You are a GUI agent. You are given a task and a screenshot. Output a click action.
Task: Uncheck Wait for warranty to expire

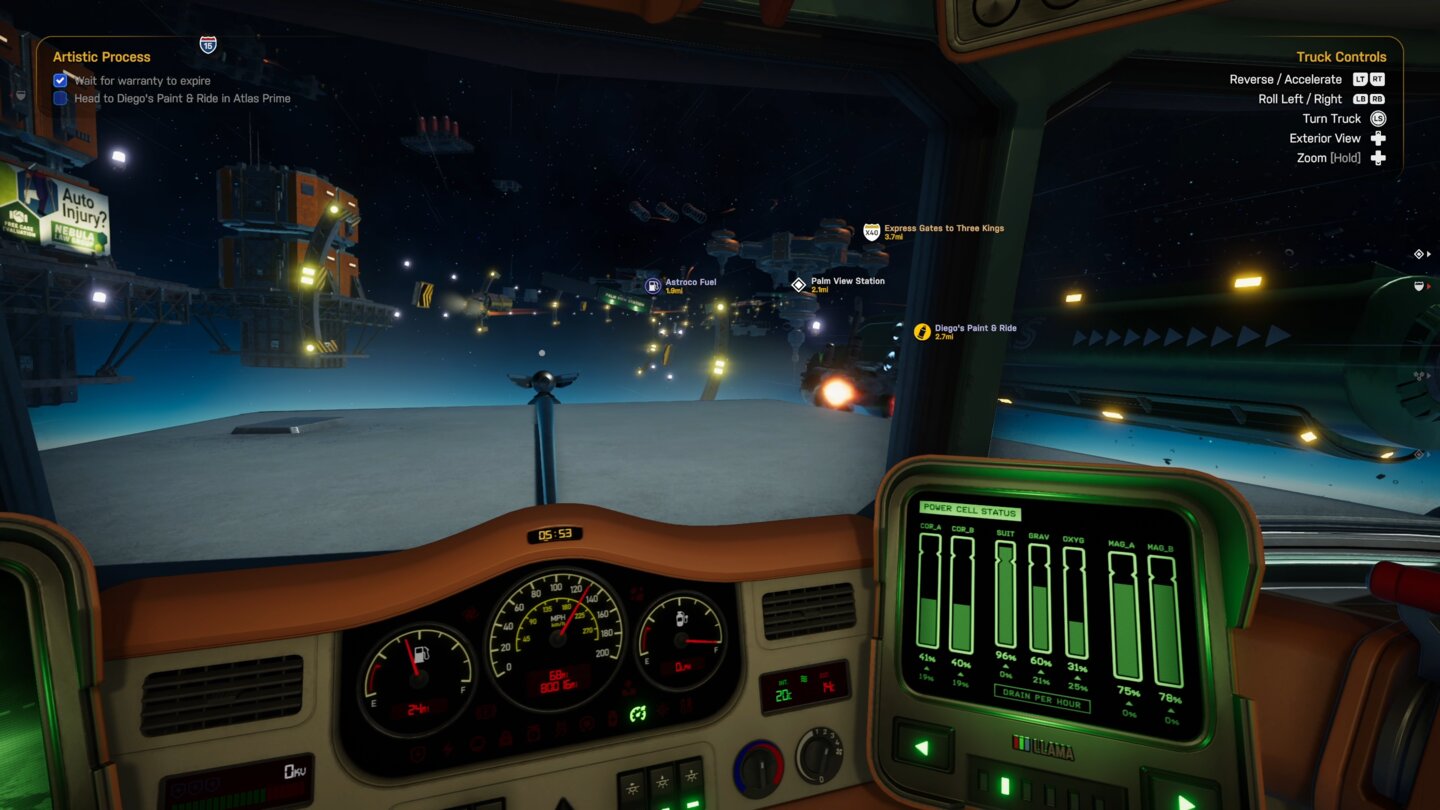click(60, 80)
